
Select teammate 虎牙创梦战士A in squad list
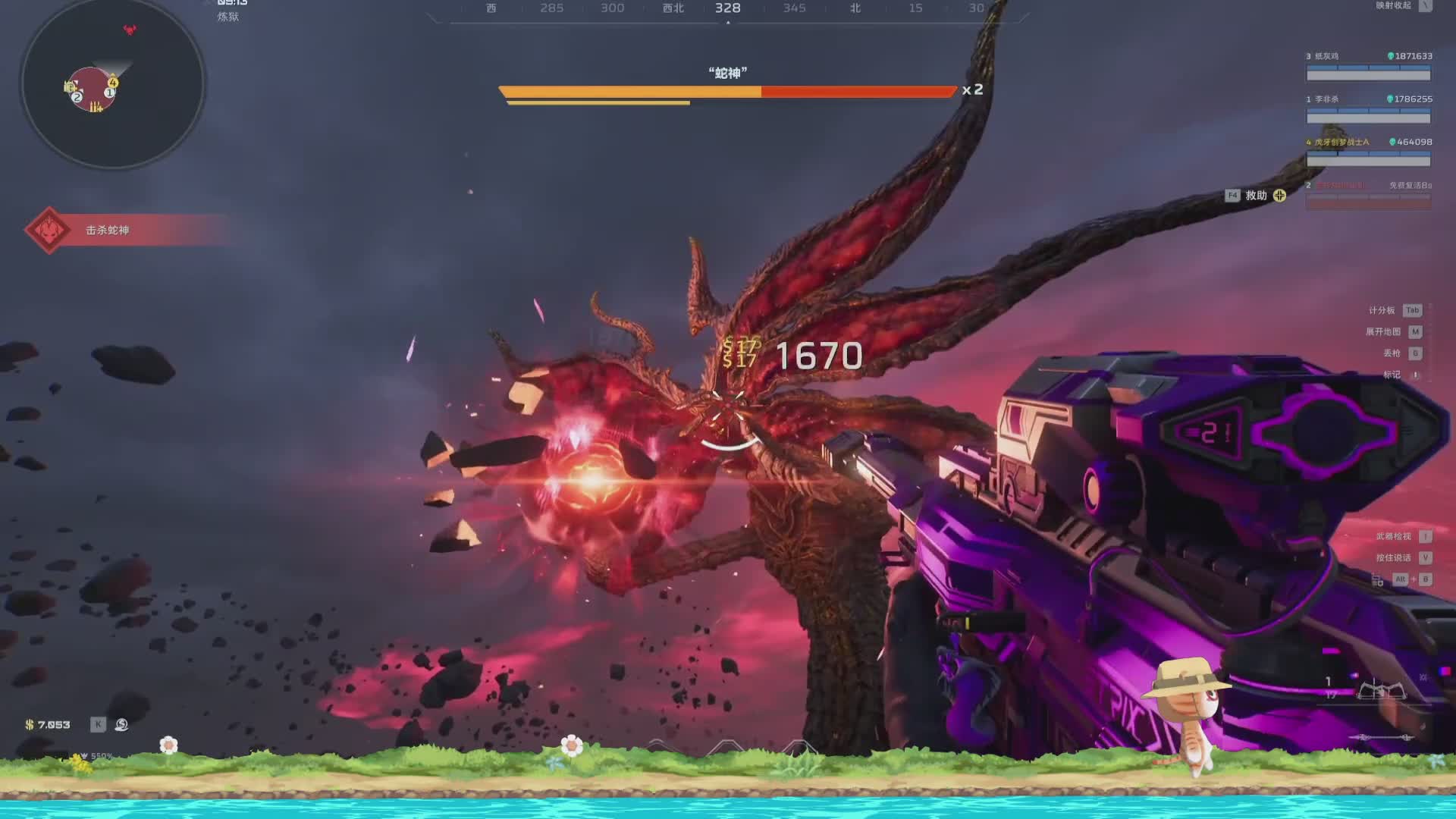click(1341, 143)
